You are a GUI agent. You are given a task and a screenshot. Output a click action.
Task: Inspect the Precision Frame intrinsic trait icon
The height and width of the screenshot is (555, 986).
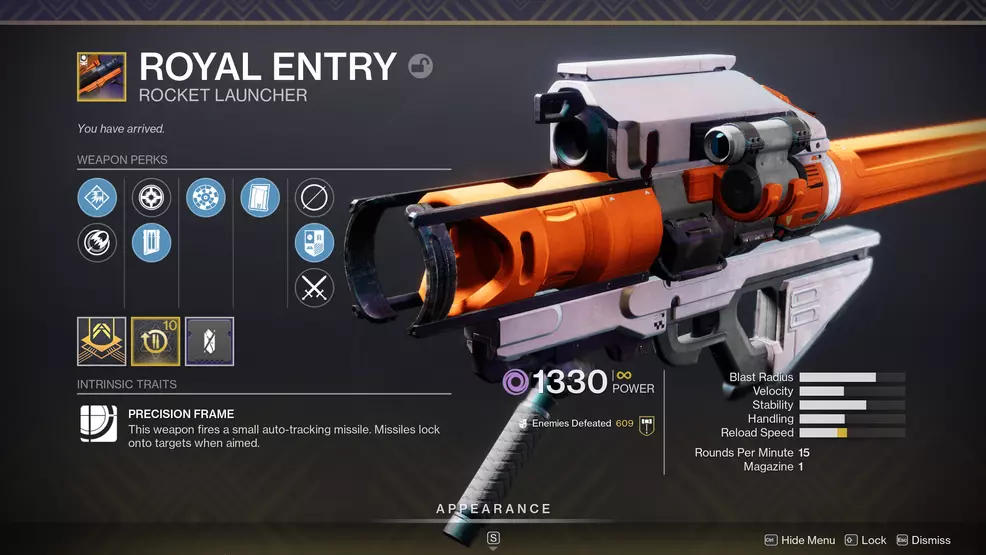(x=99, y=424)
